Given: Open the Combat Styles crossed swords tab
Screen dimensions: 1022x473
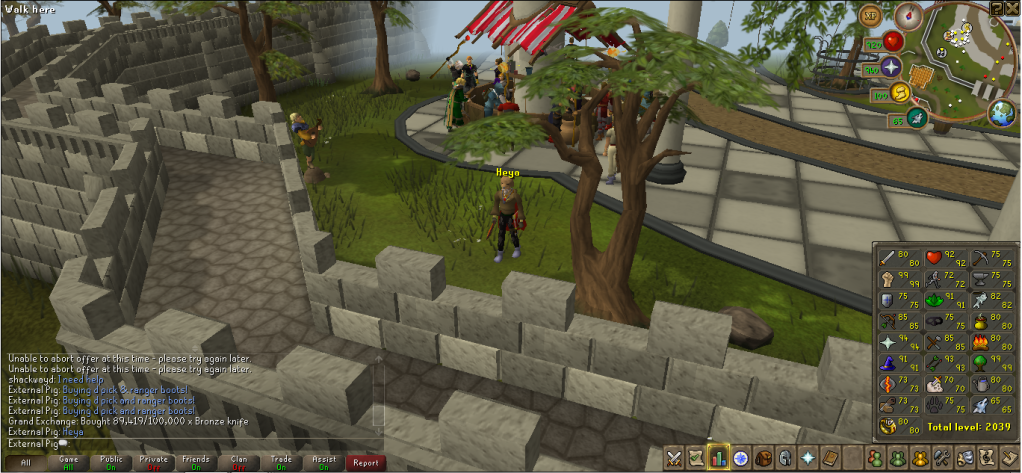Looking at the screenshot, I should pyautogui.click(x=673, y=458).
